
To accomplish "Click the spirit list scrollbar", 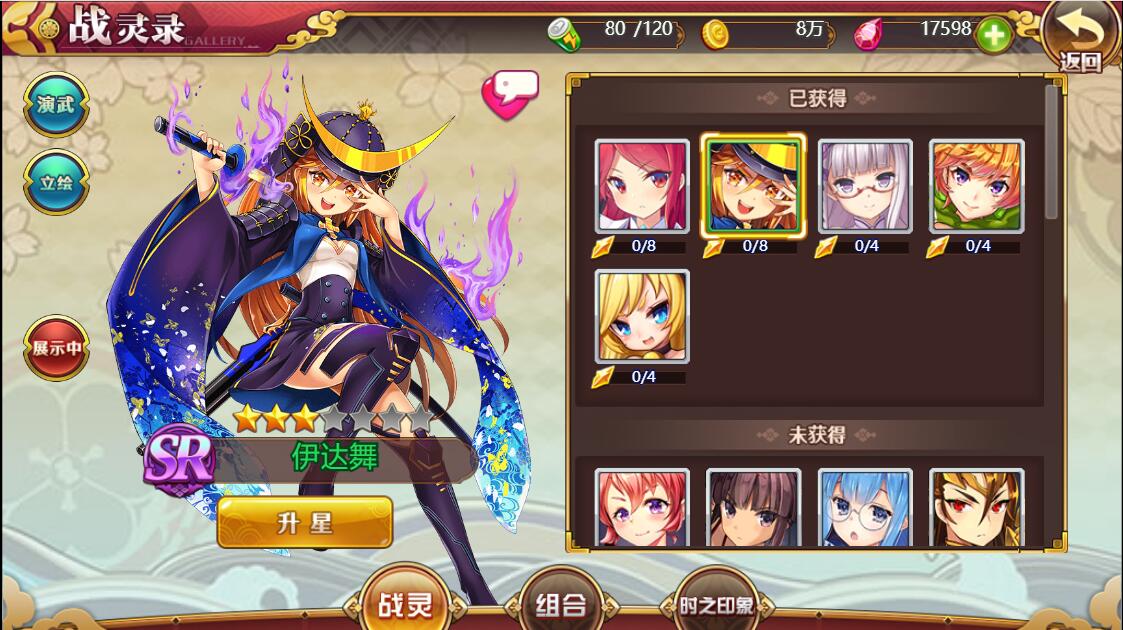I will 1051,152.
